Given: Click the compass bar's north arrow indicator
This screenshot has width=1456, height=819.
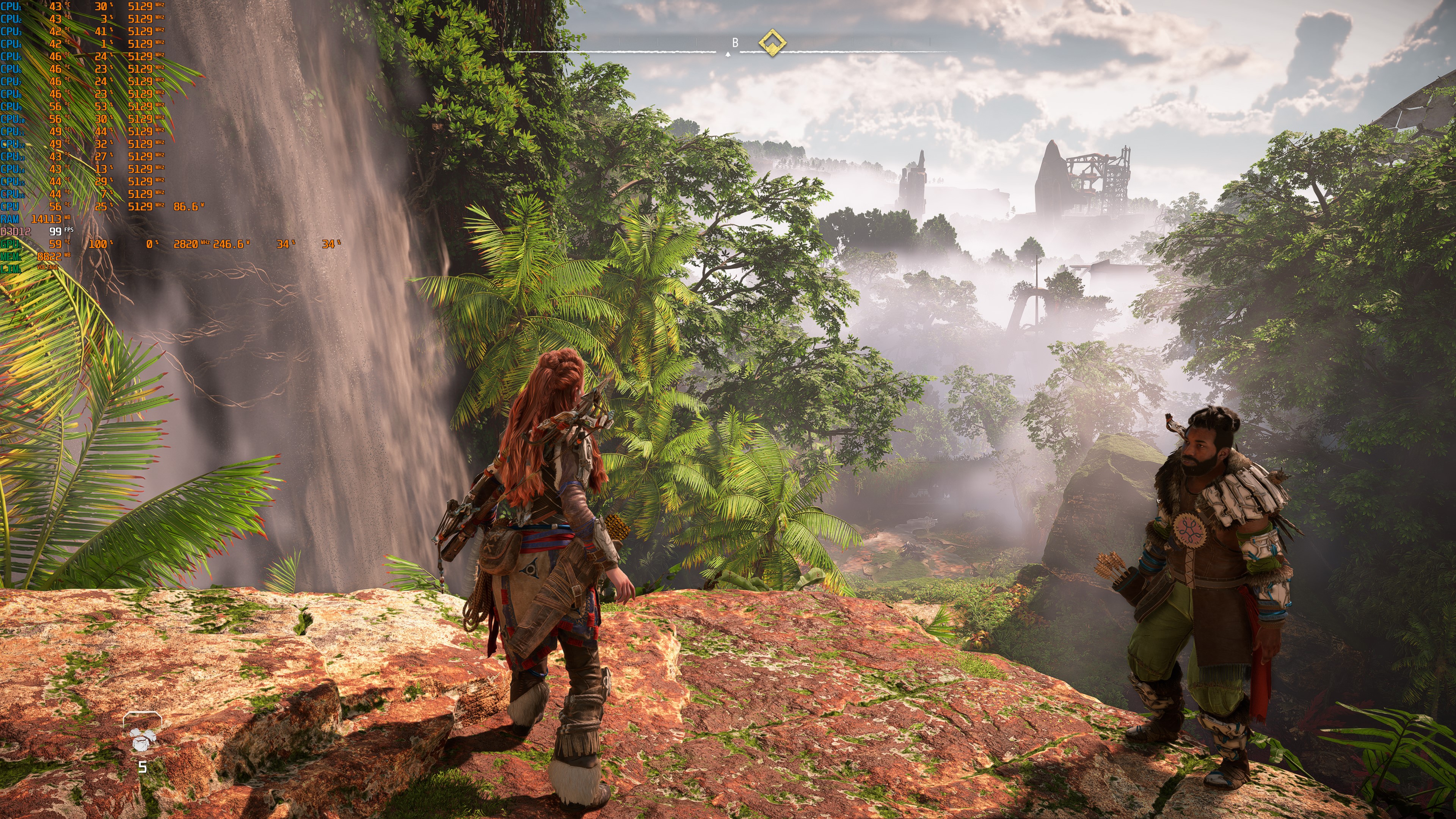Looking at the screenshot, I should tap(728, 54).
